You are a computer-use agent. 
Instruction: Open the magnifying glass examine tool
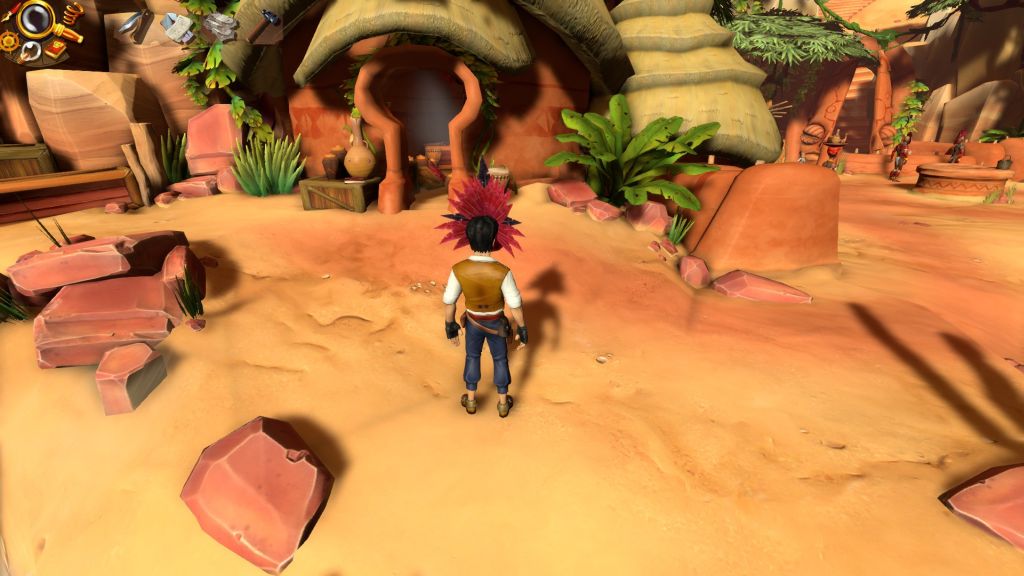point(36,18)
